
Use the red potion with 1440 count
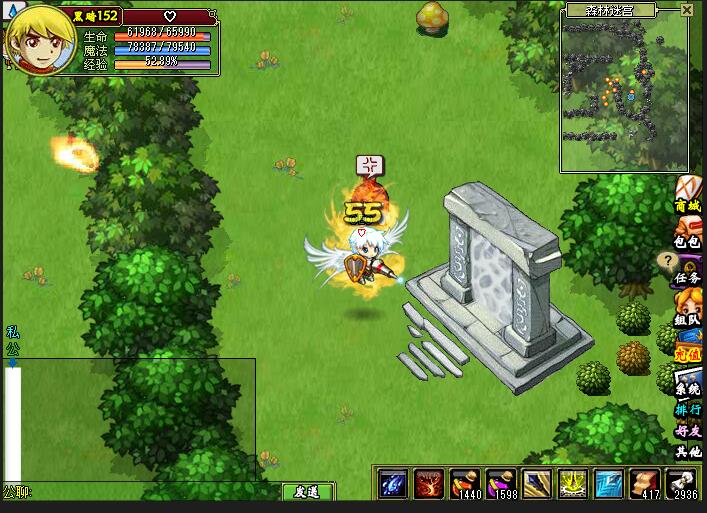(465, 483)
